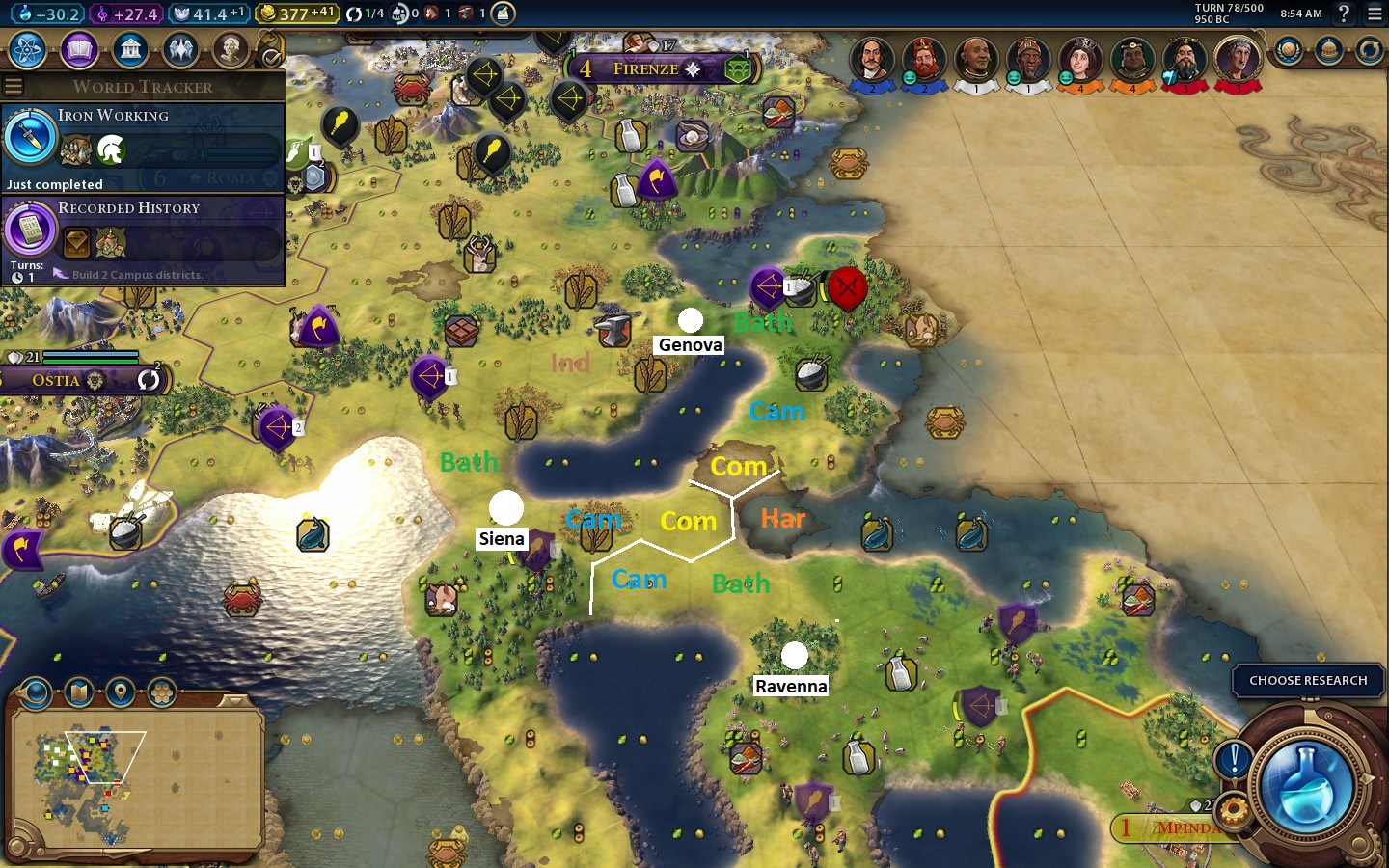Open the World Rankings laurel globe icon
Screen dimensions: 1389x868
[1288, 50]
